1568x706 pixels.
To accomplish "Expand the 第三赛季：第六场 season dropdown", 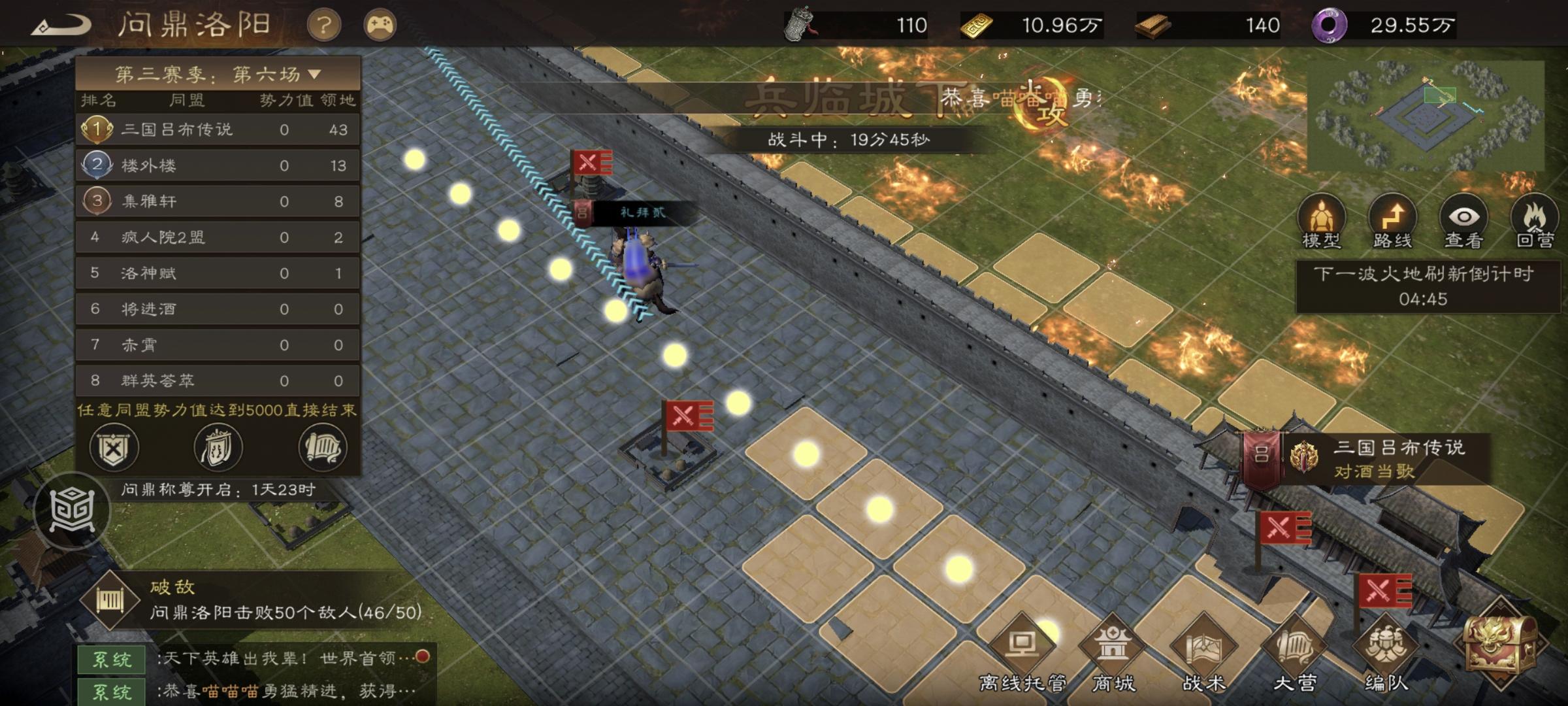I will 219,74.
